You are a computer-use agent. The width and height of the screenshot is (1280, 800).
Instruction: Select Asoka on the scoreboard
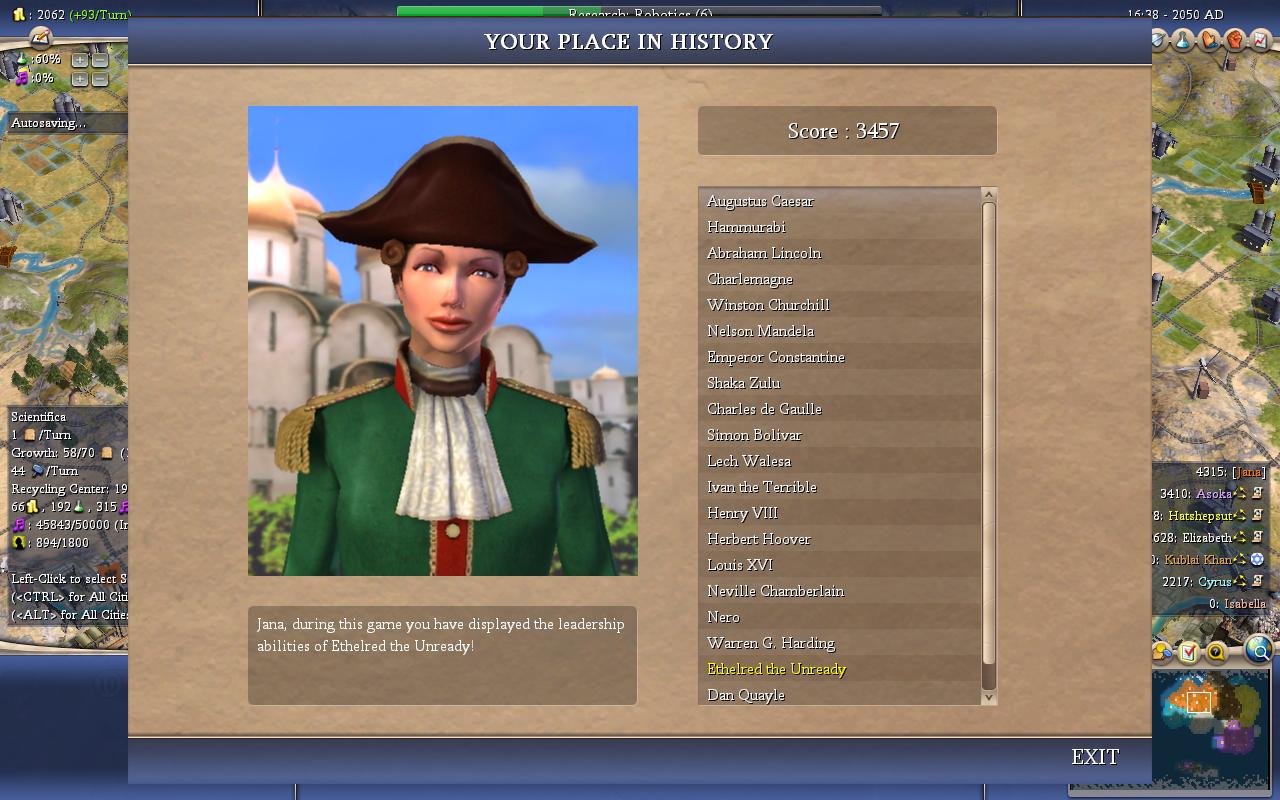tap(1214, 493)
